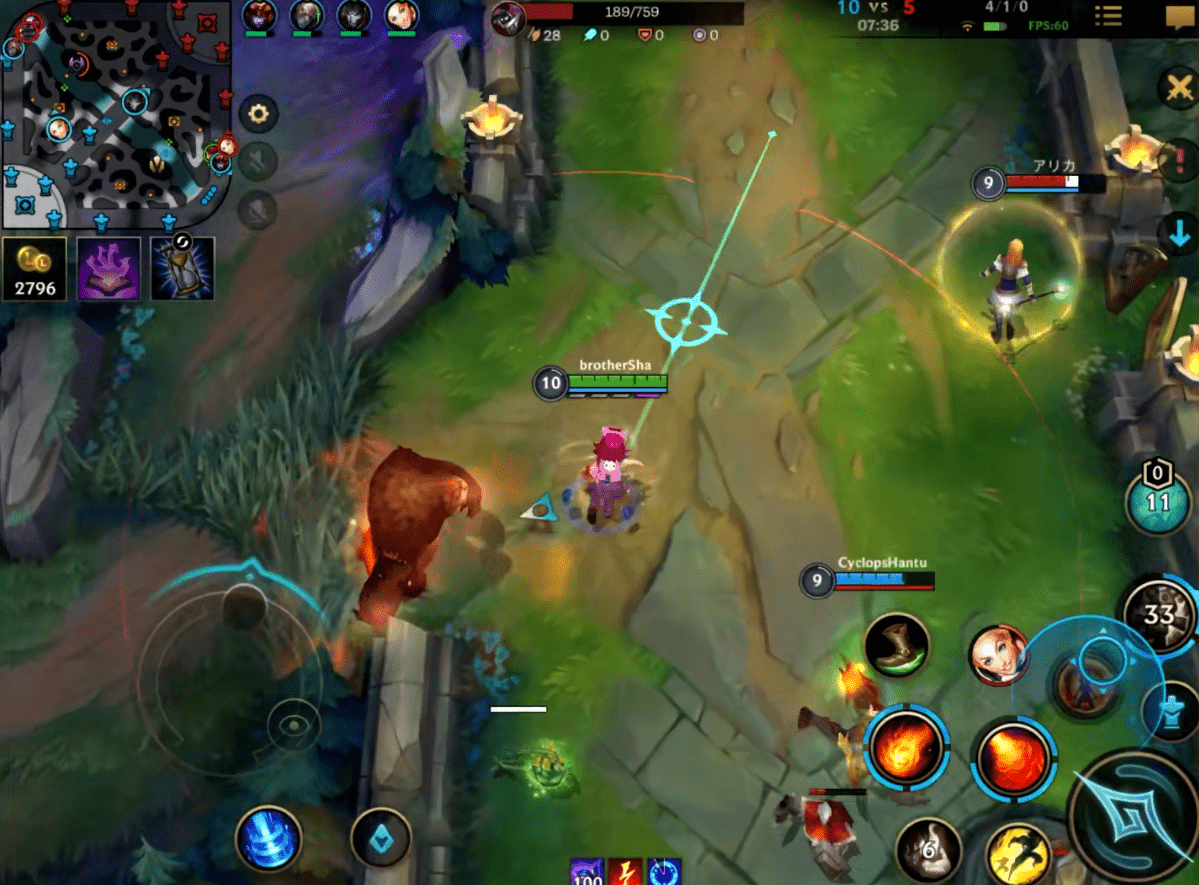Select the hourglass item icon
This screenshot has width=1199, height=885.
[182, 268]
